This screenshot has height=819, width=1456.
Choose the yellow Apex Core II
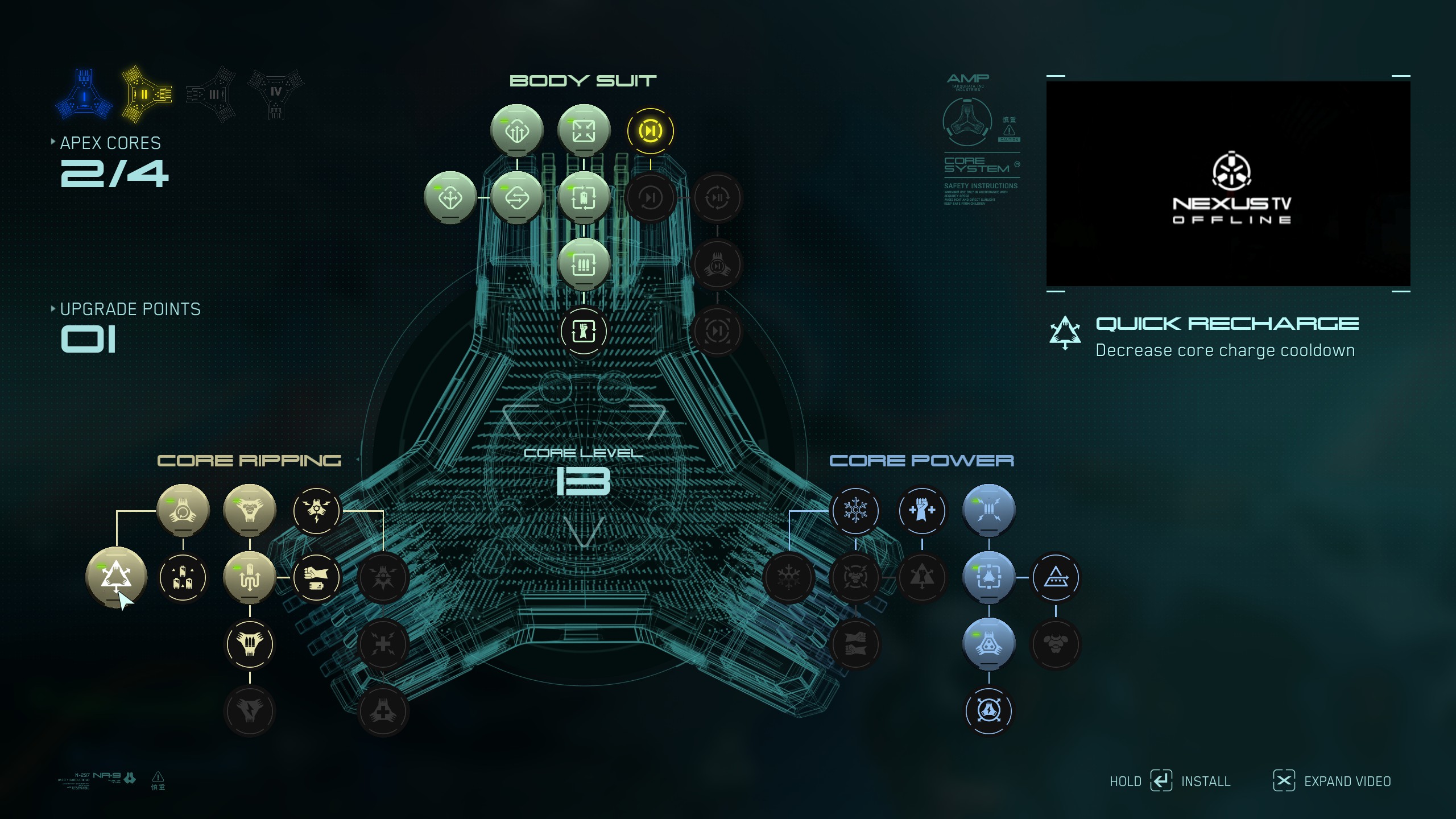146,94
